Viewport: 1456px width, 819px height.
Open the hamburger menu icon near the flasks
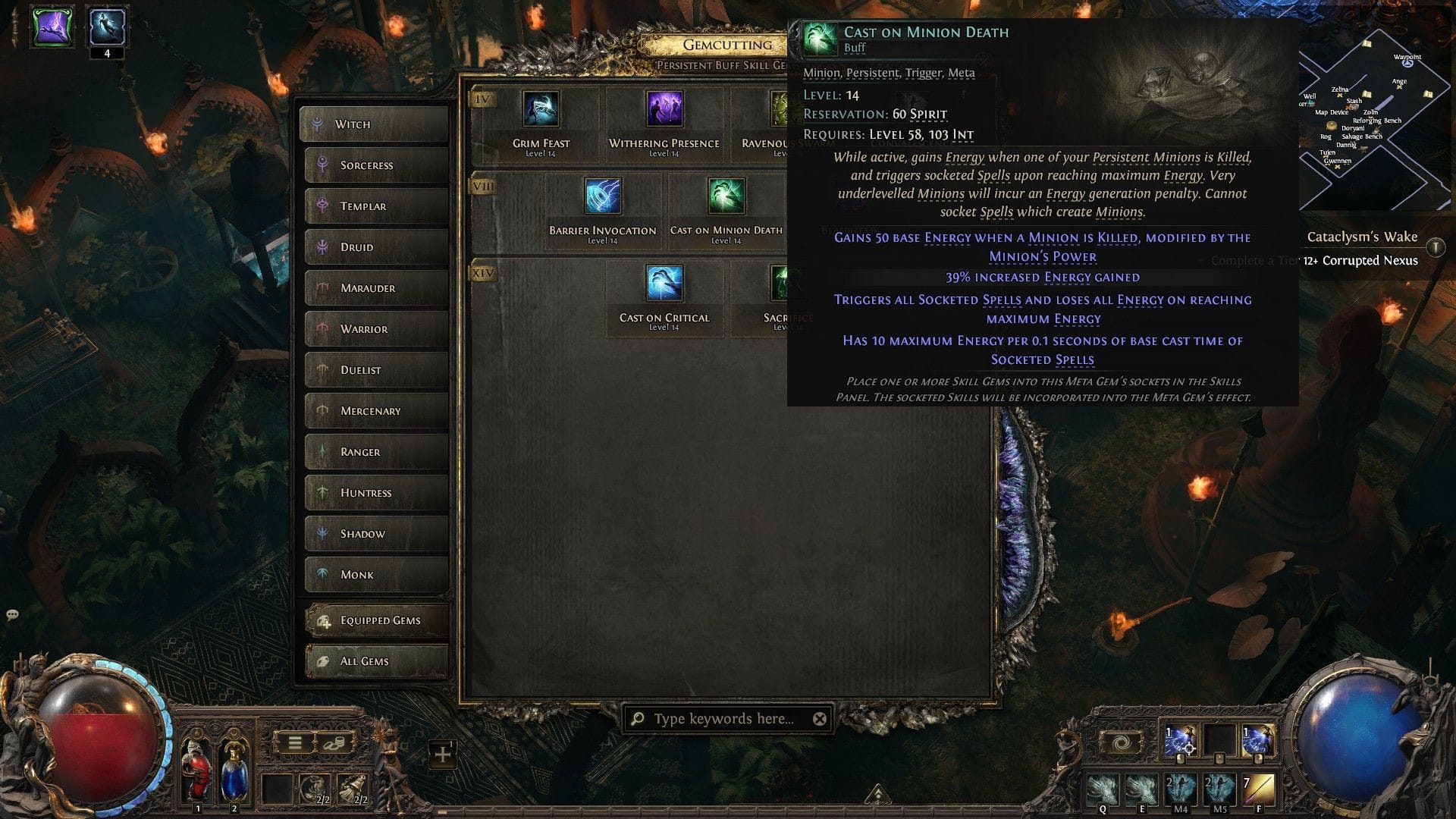(x=294, y=742)
